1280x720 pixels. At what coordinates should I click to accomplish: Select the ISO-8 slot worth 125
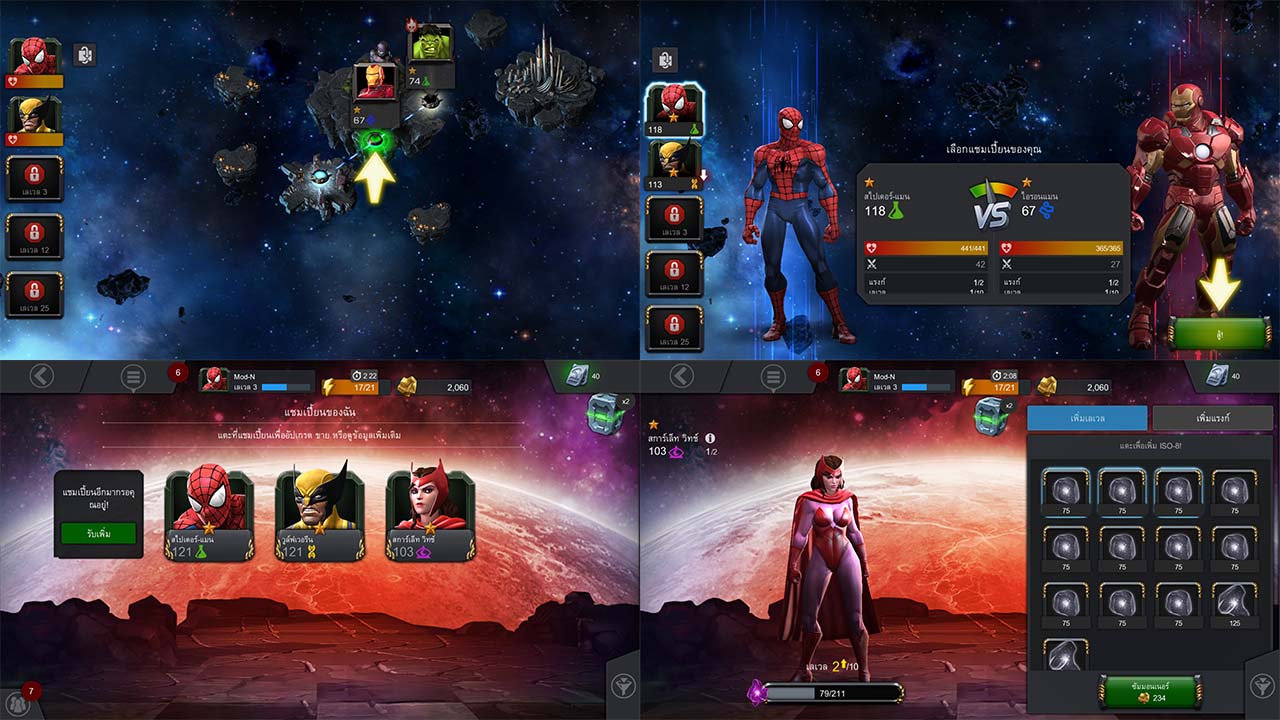tap(1233, 603)
